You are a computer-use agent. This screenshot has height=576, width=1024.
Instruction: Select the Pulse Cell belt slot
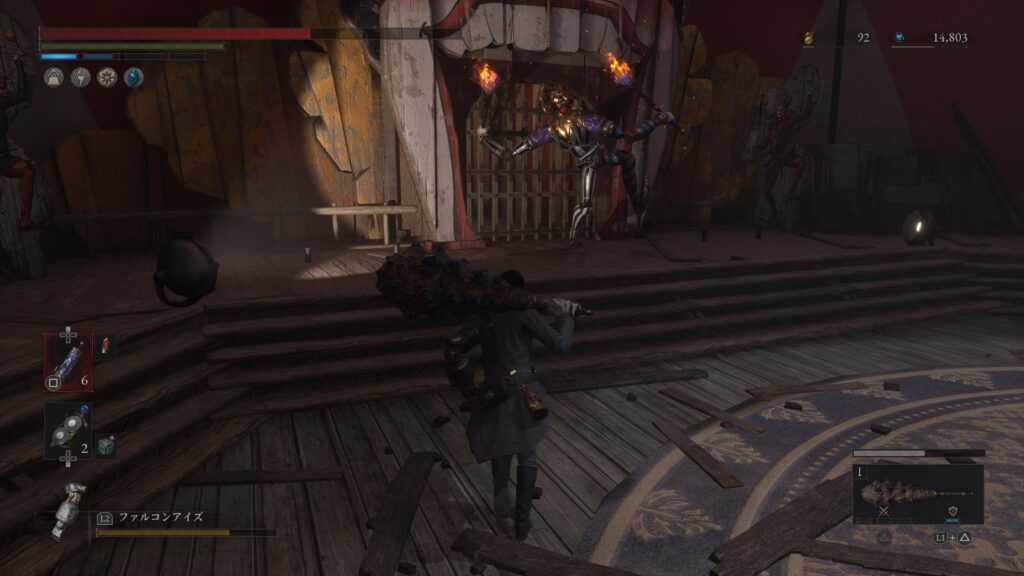coord(68,360)
